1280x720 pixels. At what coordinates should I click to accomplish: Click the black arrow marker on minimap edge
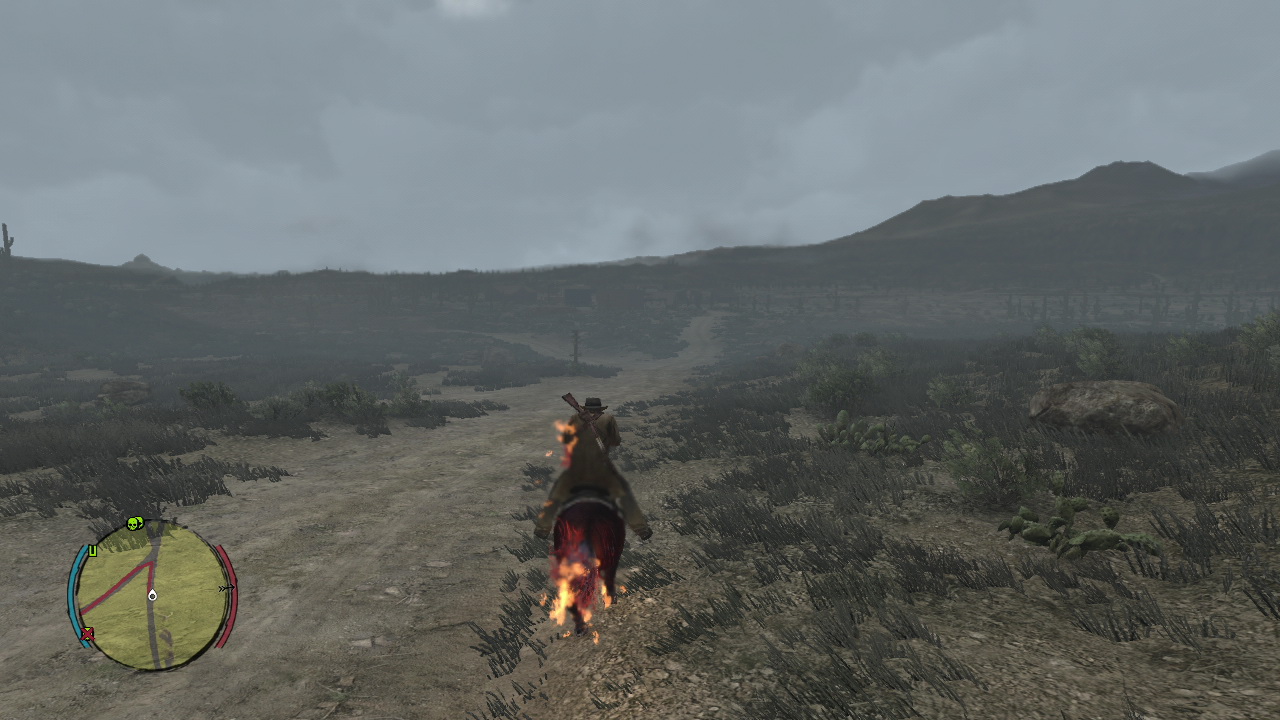[226, 588]
